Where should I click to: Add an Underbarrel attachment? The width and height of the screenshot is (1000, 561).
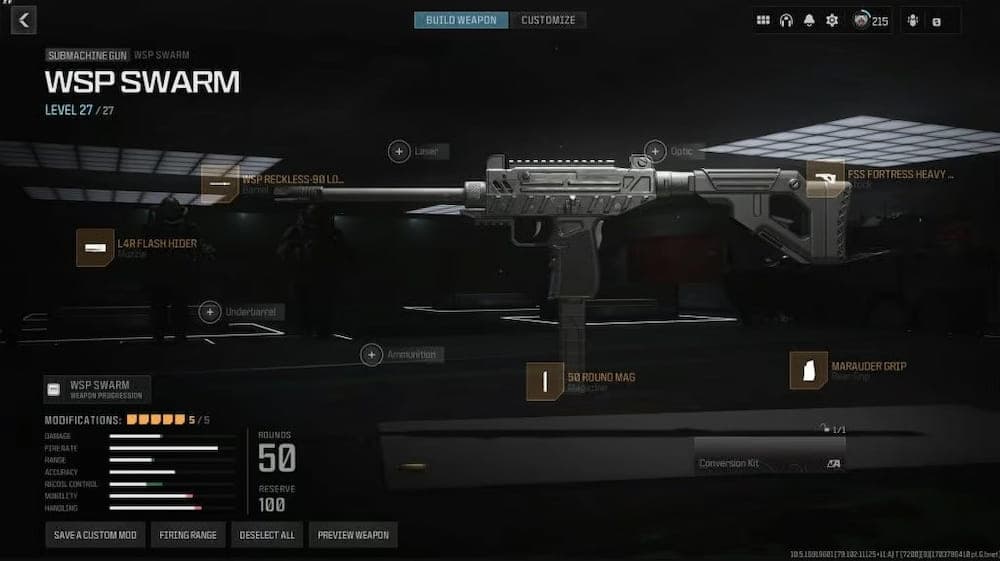(210, 312)
